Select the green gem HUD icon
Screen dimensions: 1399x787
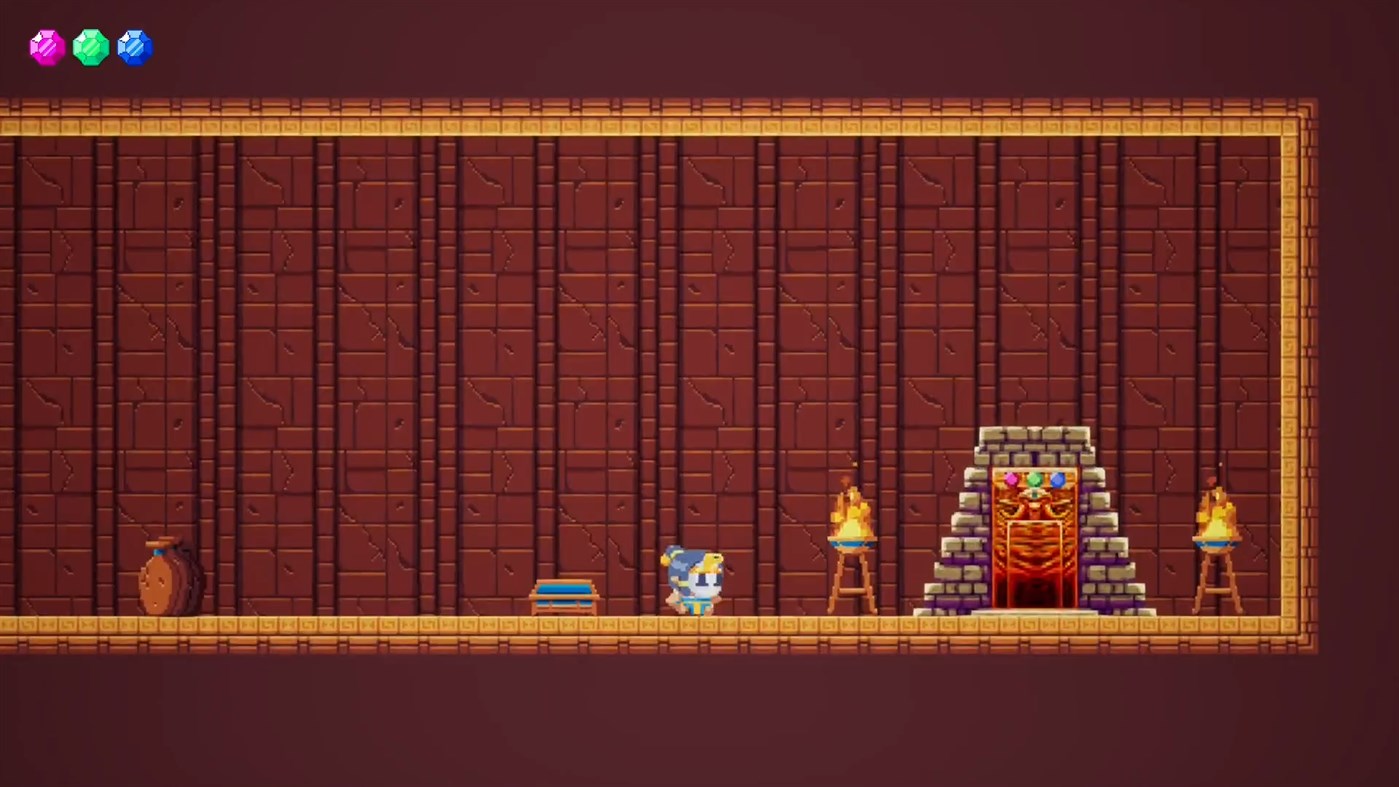click(x=91, y=46)
